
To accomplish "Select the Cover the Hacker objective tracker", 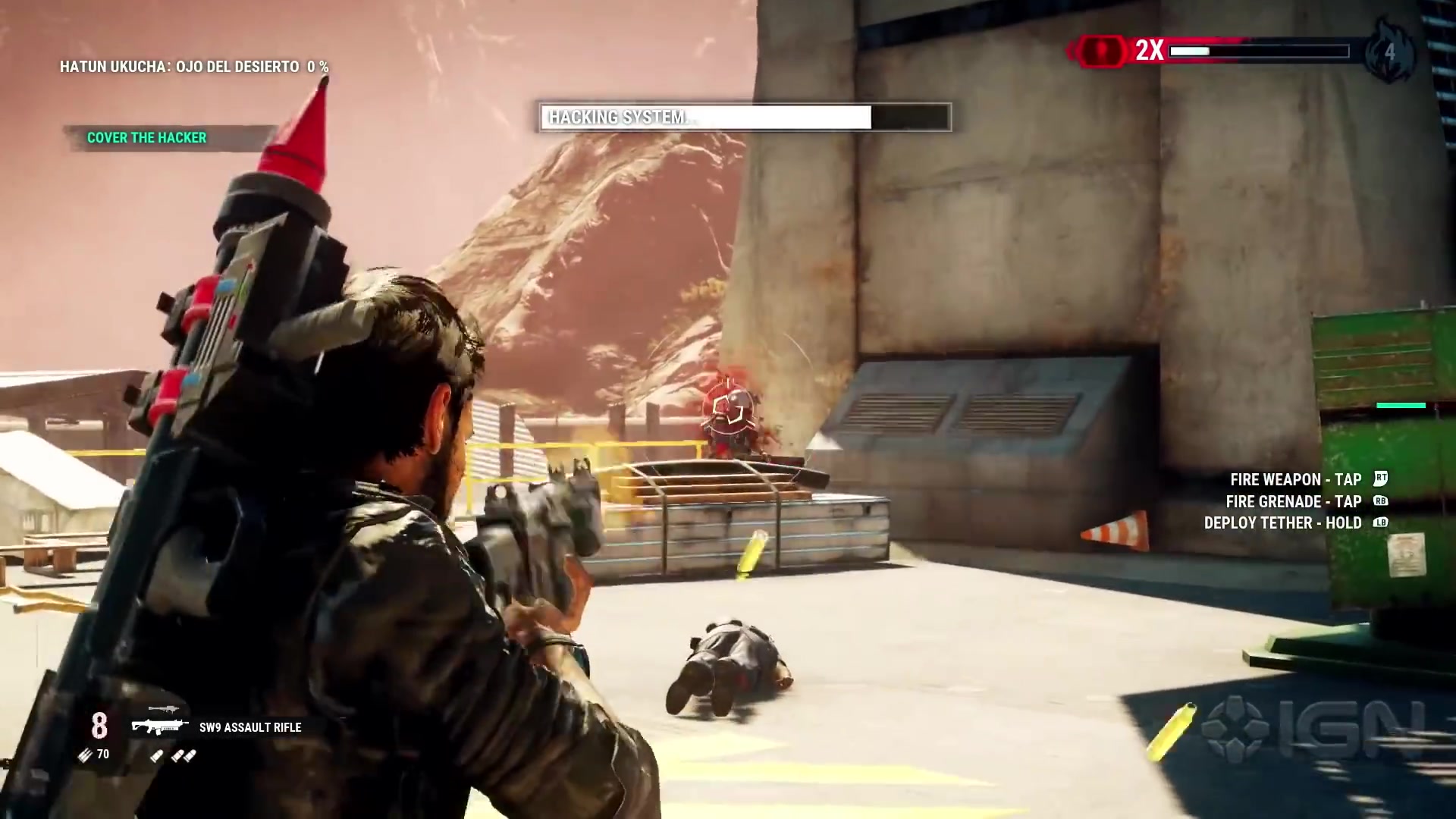I will click(x=146, y=137).
